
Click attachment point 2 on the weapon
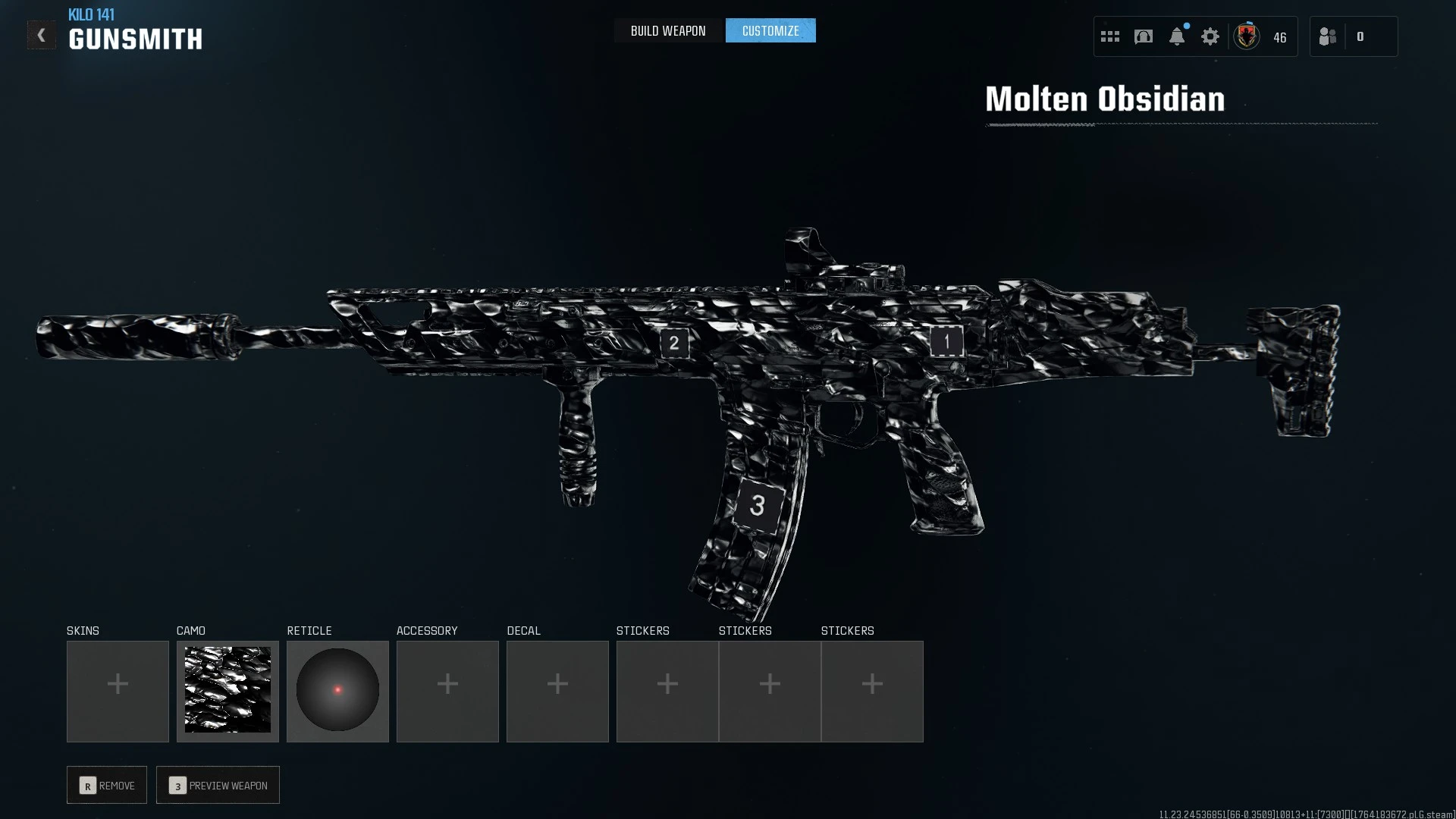(x=673, y=343)
